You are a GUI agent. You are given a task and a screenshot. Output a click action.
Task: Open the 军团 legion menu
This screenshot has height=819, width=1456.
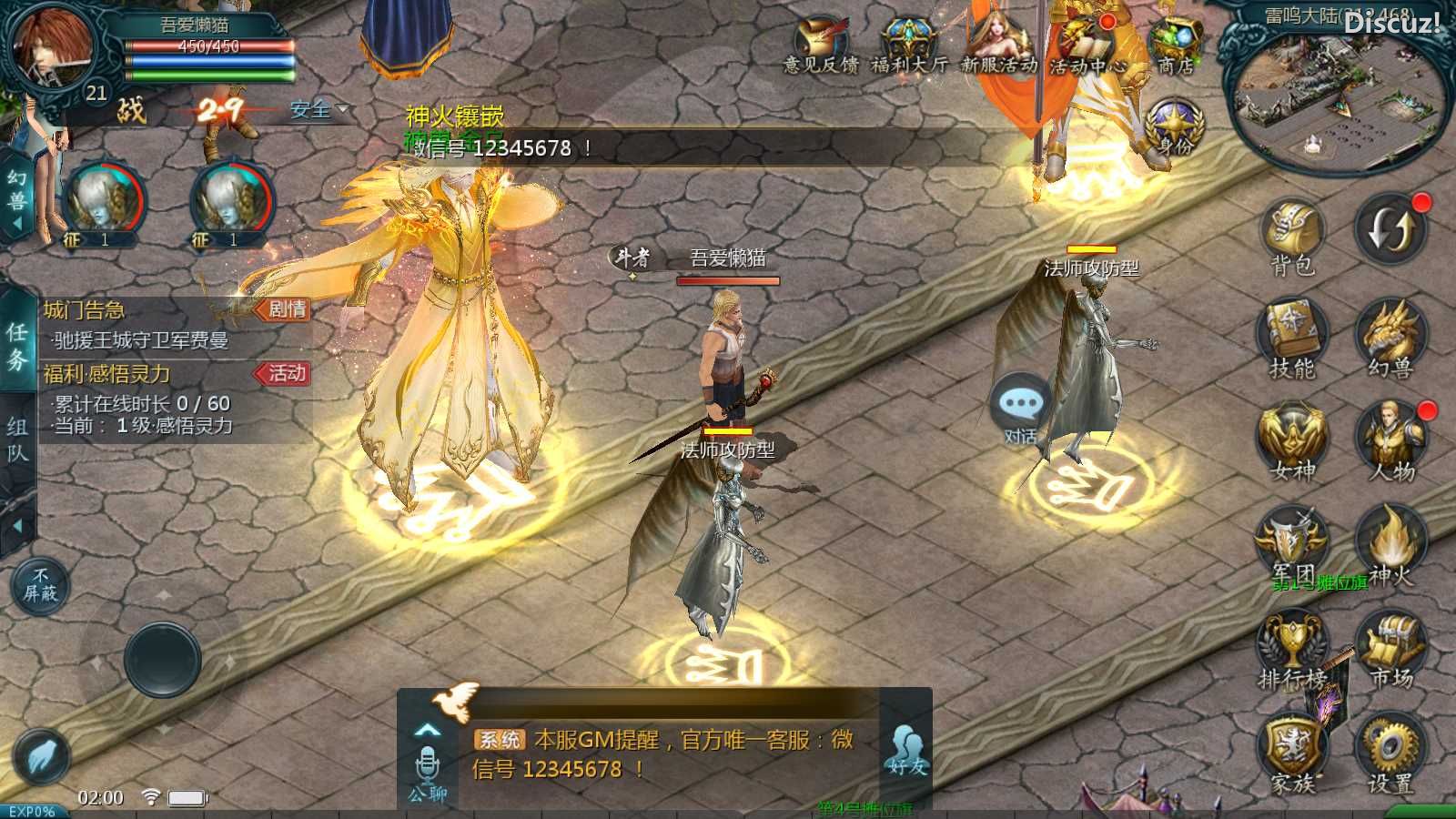pos(1292,542)
